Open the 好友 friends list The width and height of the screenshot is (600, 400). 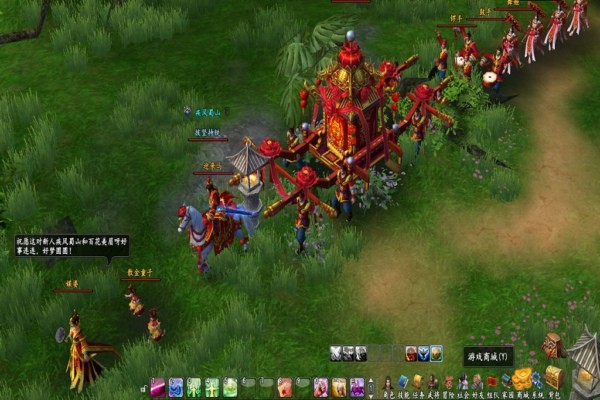point(478,383)
